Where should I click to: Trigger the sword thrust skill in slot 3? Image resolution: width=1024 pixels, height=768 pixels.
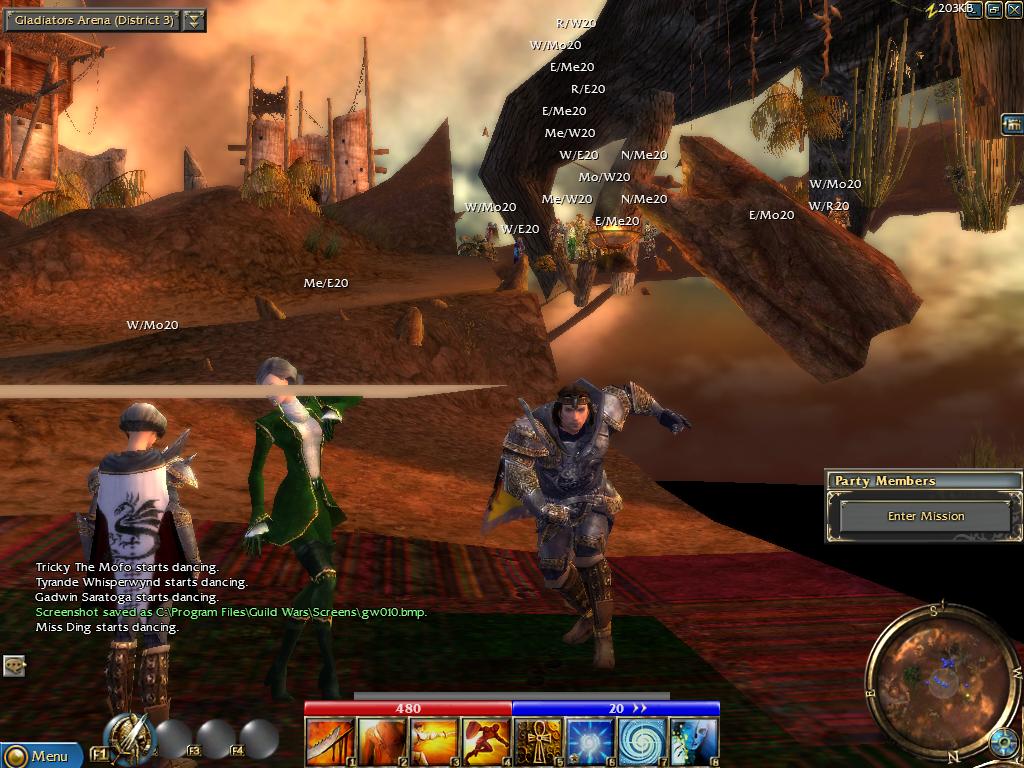click(434, 742)
